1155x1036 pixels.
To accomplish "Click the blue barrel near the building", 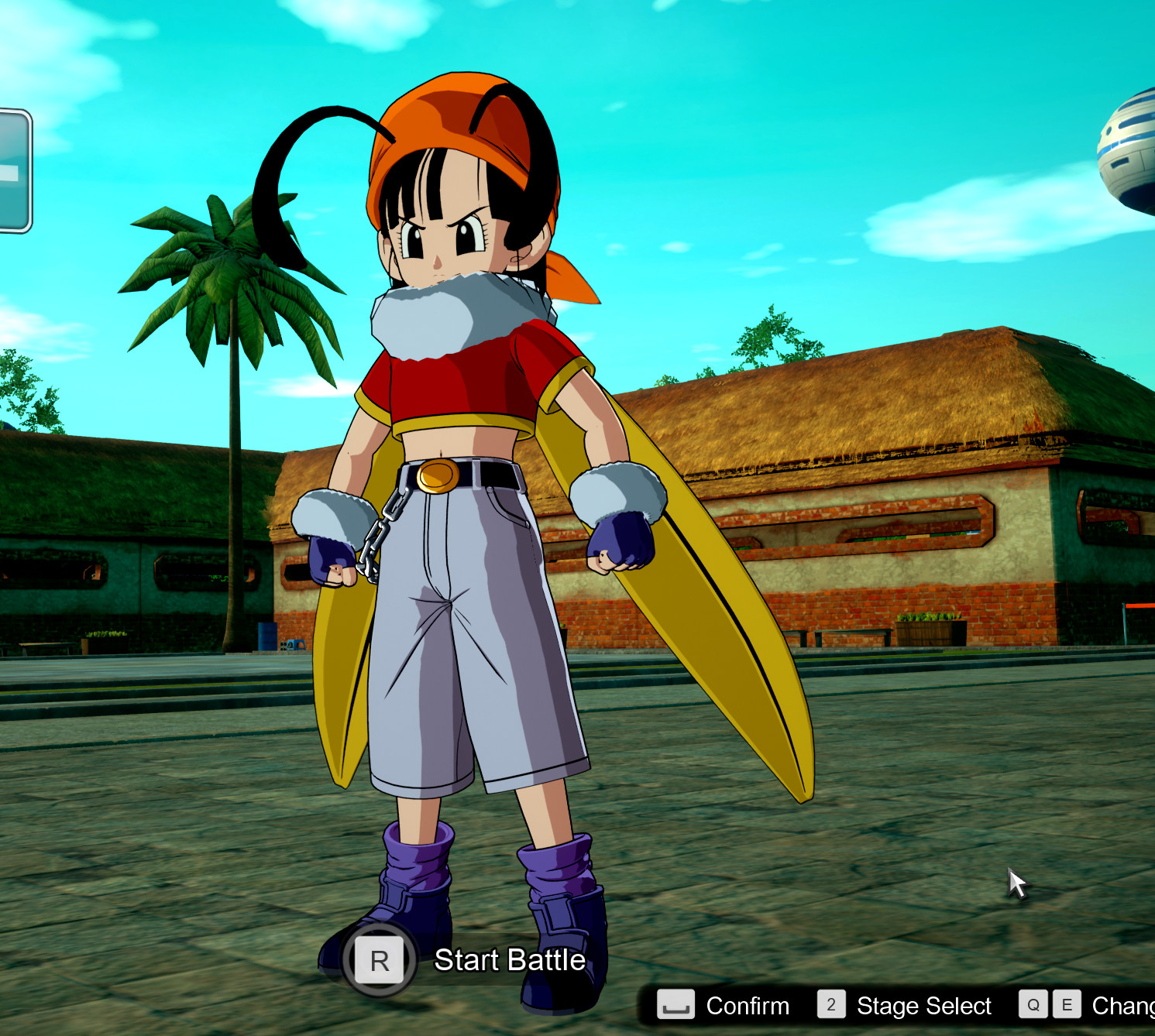I will (x=267, y=637).
